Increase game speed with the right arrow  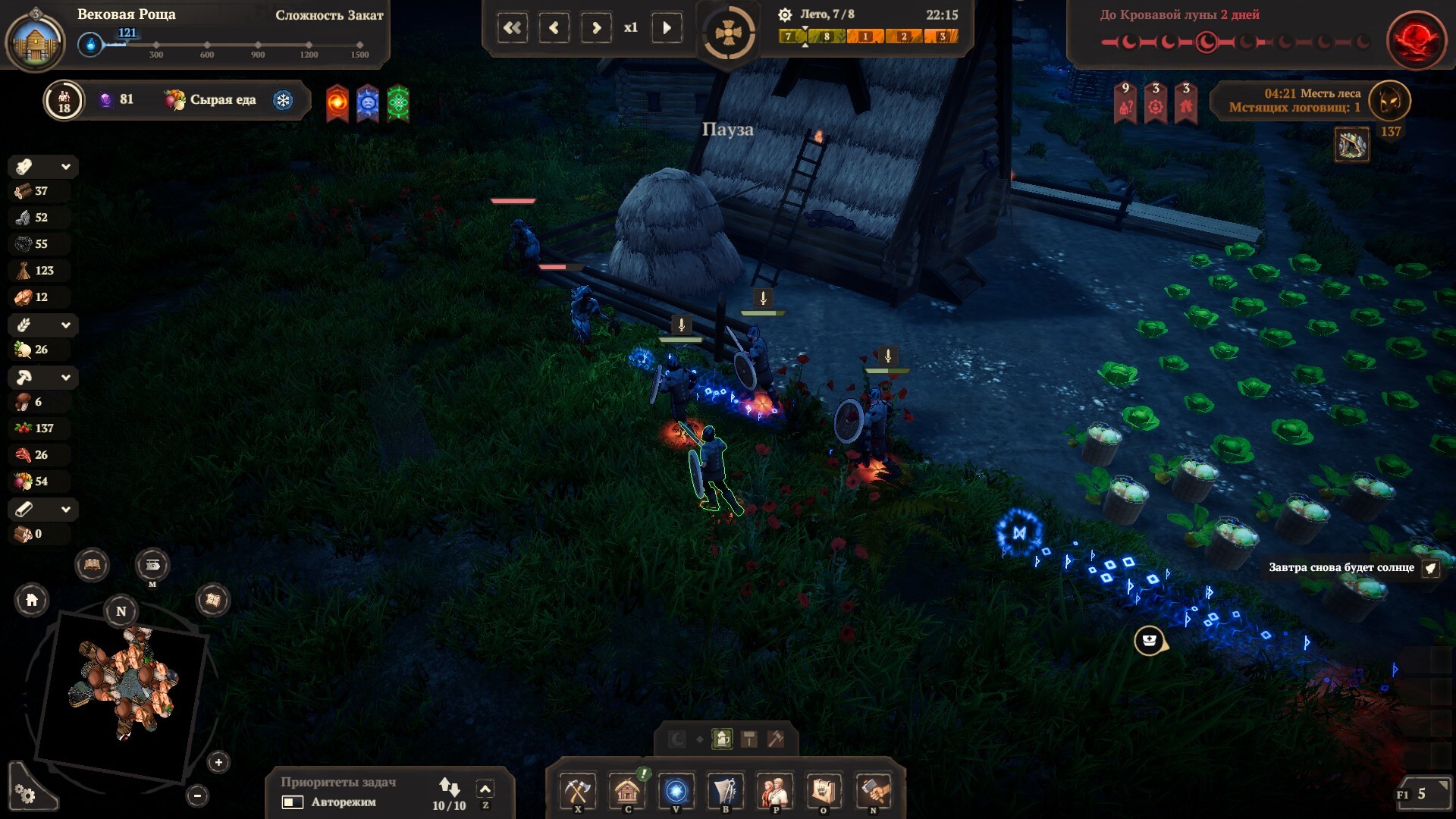pos(596,28)
